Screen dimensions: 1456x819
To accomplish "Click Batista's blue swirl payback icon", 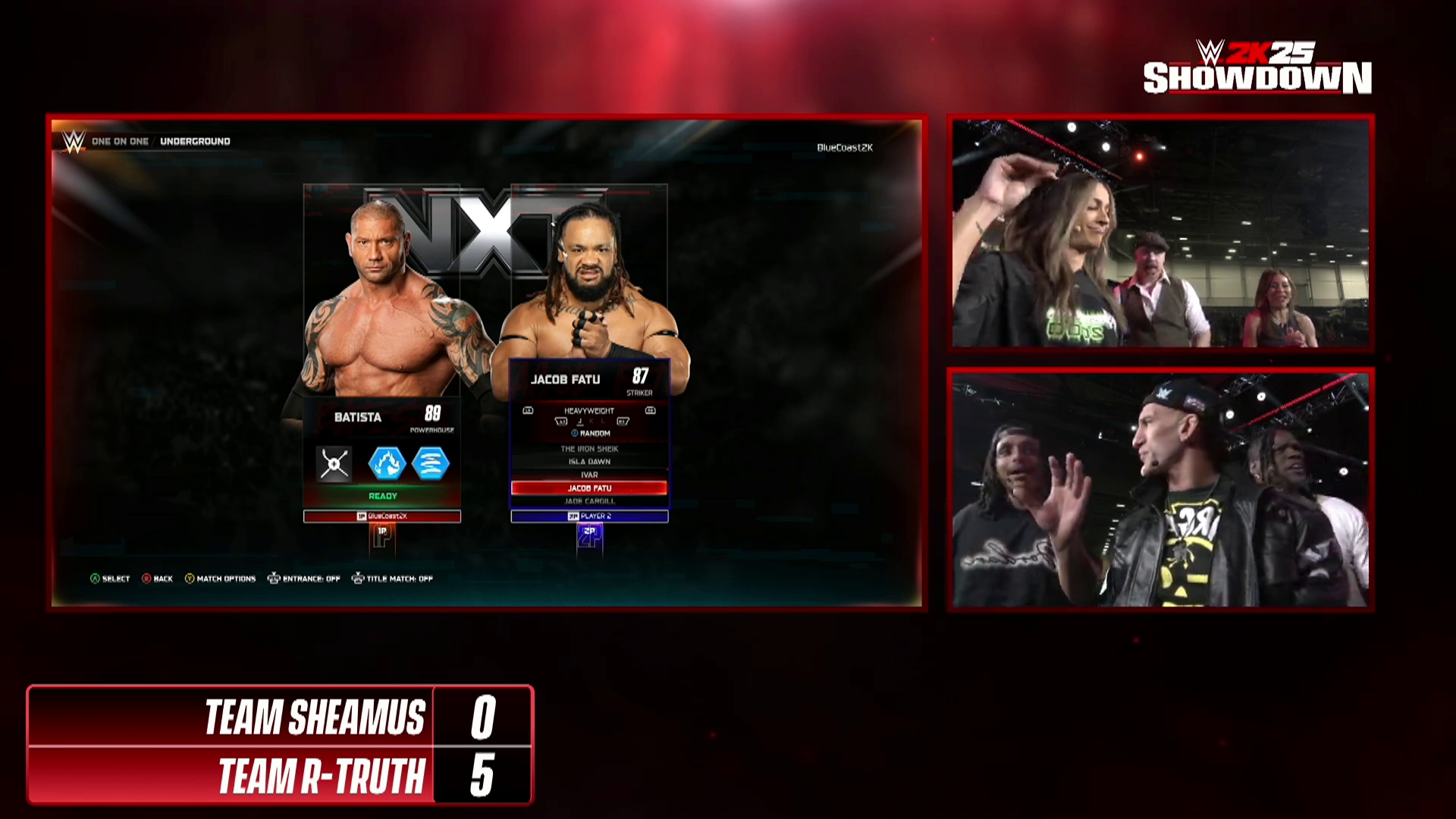I will pos(431,464).
